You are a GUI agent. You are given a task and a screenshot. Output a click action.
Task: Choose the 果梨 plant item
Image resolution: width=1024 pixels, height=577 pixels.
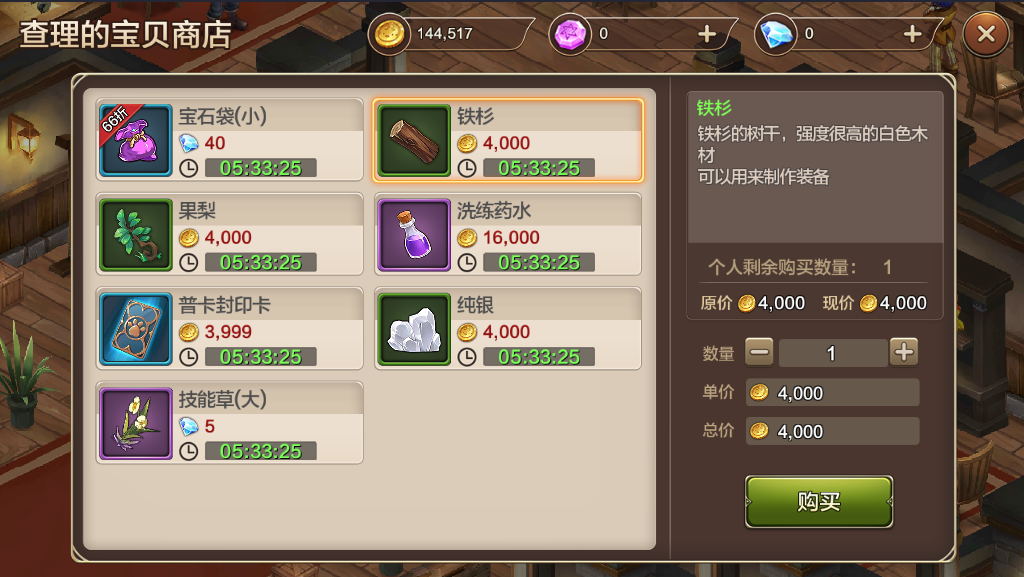click(230, 234)
